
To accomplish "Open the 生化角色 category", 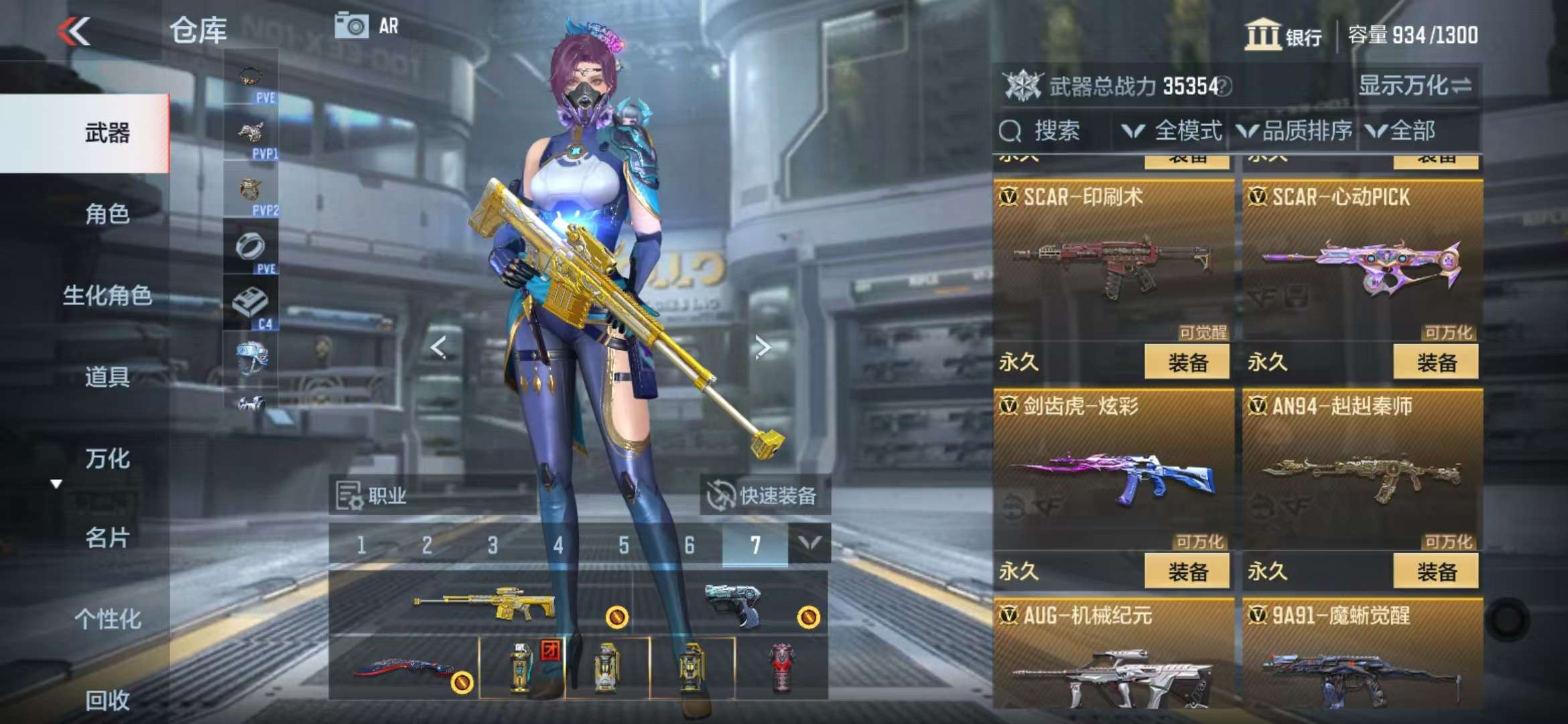I will coord(107,296).
